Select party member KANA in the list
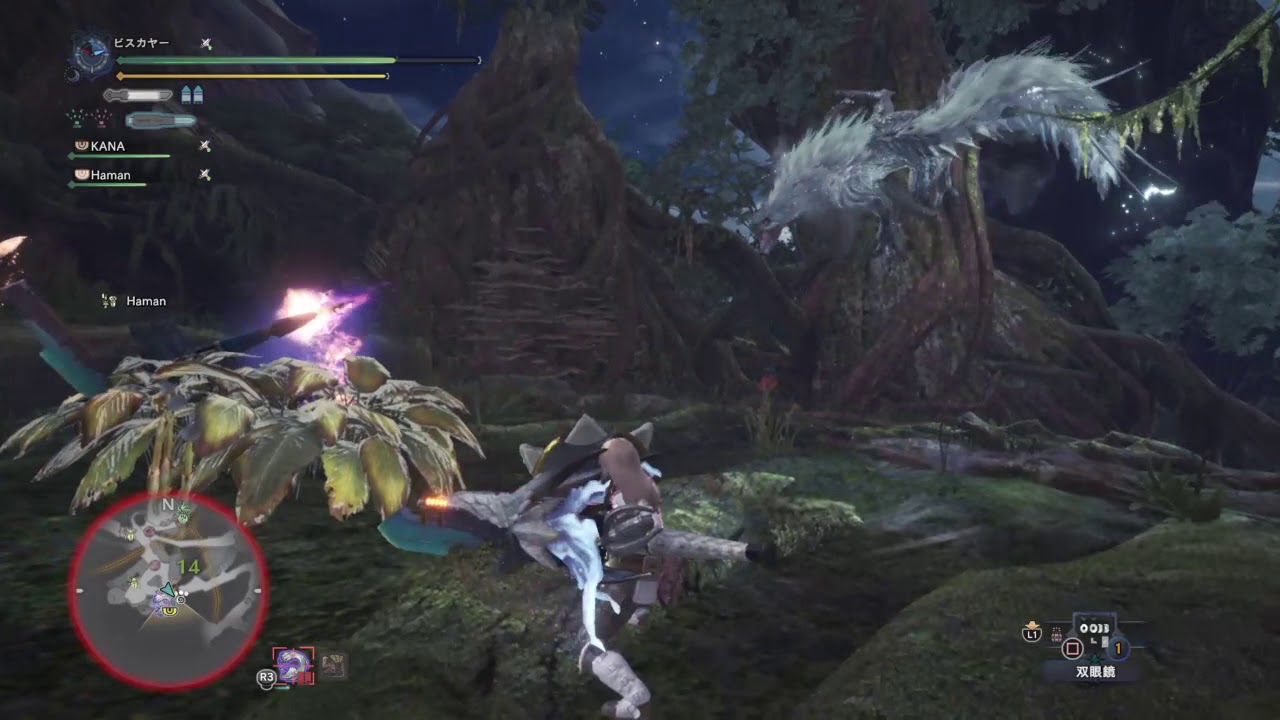Image resolution: width=1280 pixels, height=720 pixels. (108, 146)
